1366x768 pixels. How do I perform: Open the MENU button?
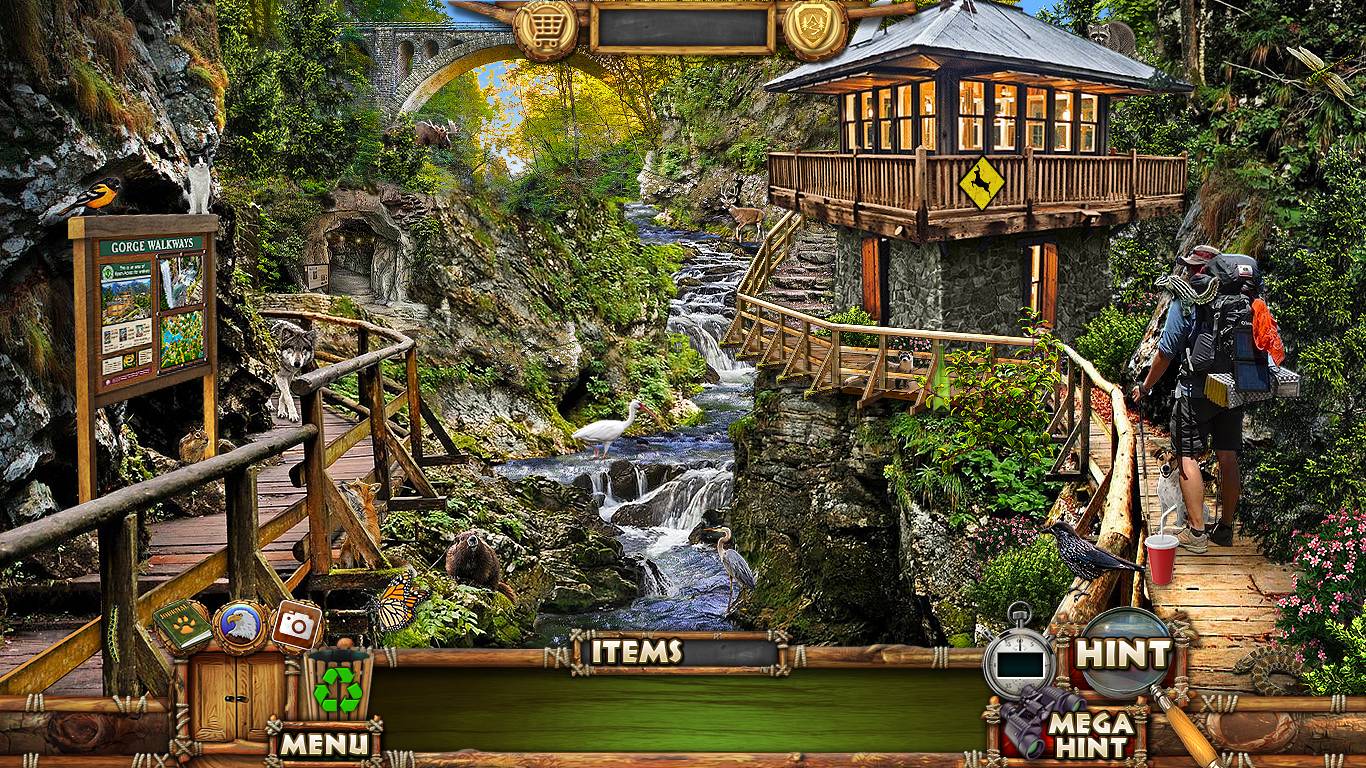click(324, 743)
